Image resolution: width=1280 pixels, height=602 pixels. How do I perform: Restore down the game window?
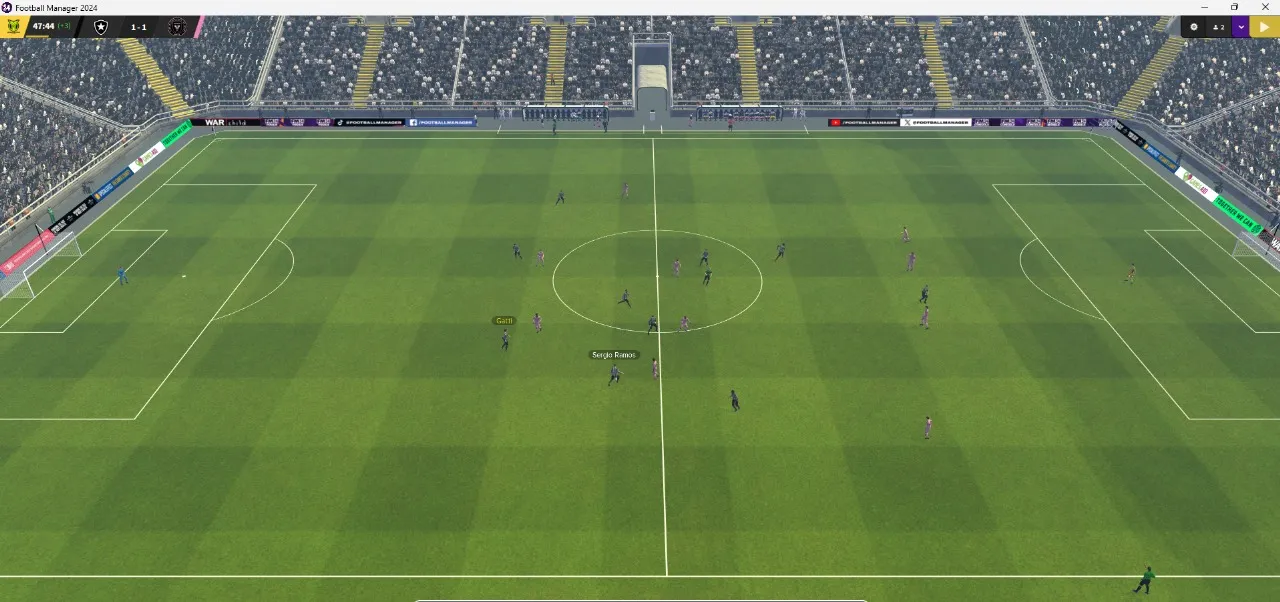click(x=1234, y=7)
